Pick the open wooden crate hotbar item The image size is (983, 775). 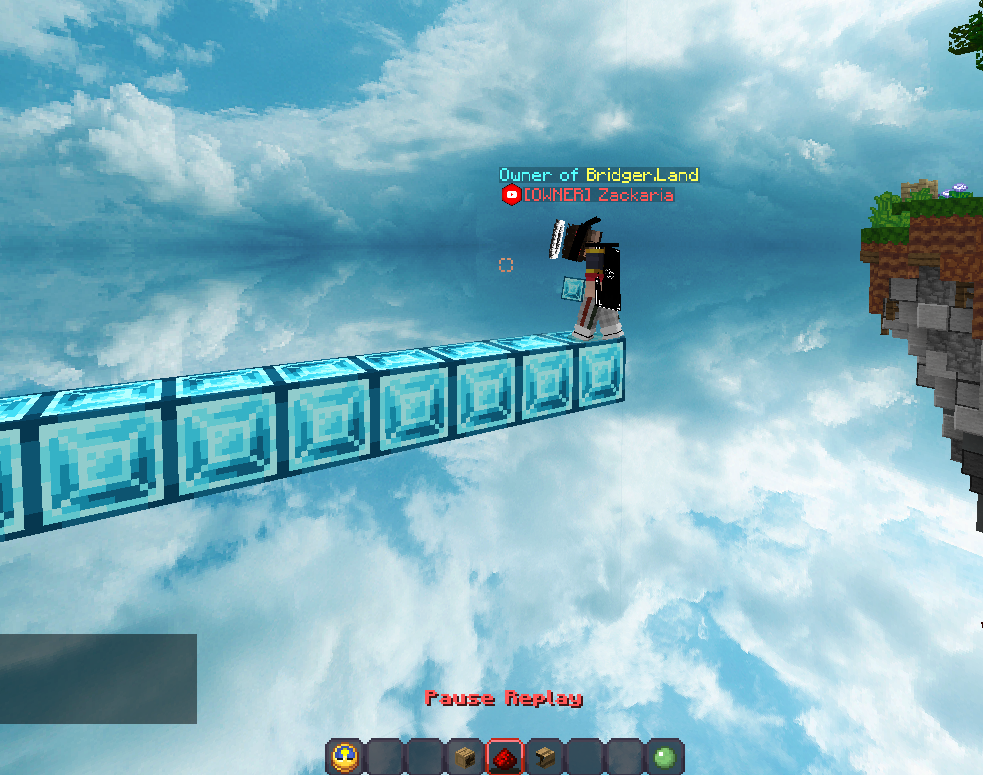[x=545, y=757]
